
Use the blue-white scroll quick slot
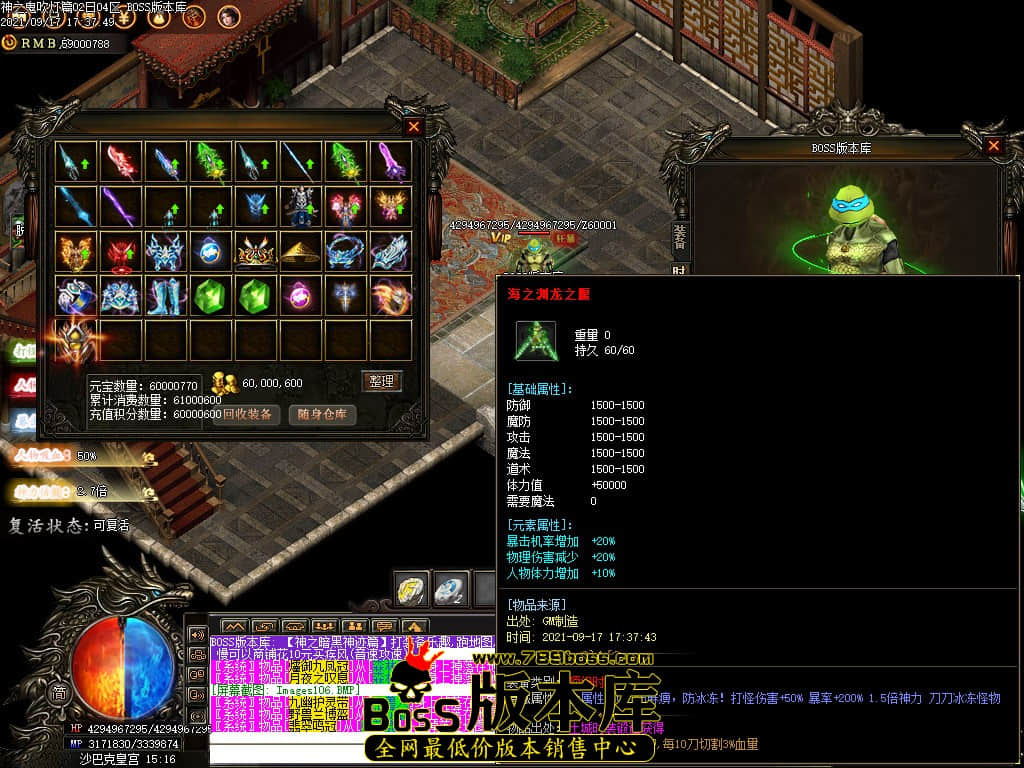point(450,587)
